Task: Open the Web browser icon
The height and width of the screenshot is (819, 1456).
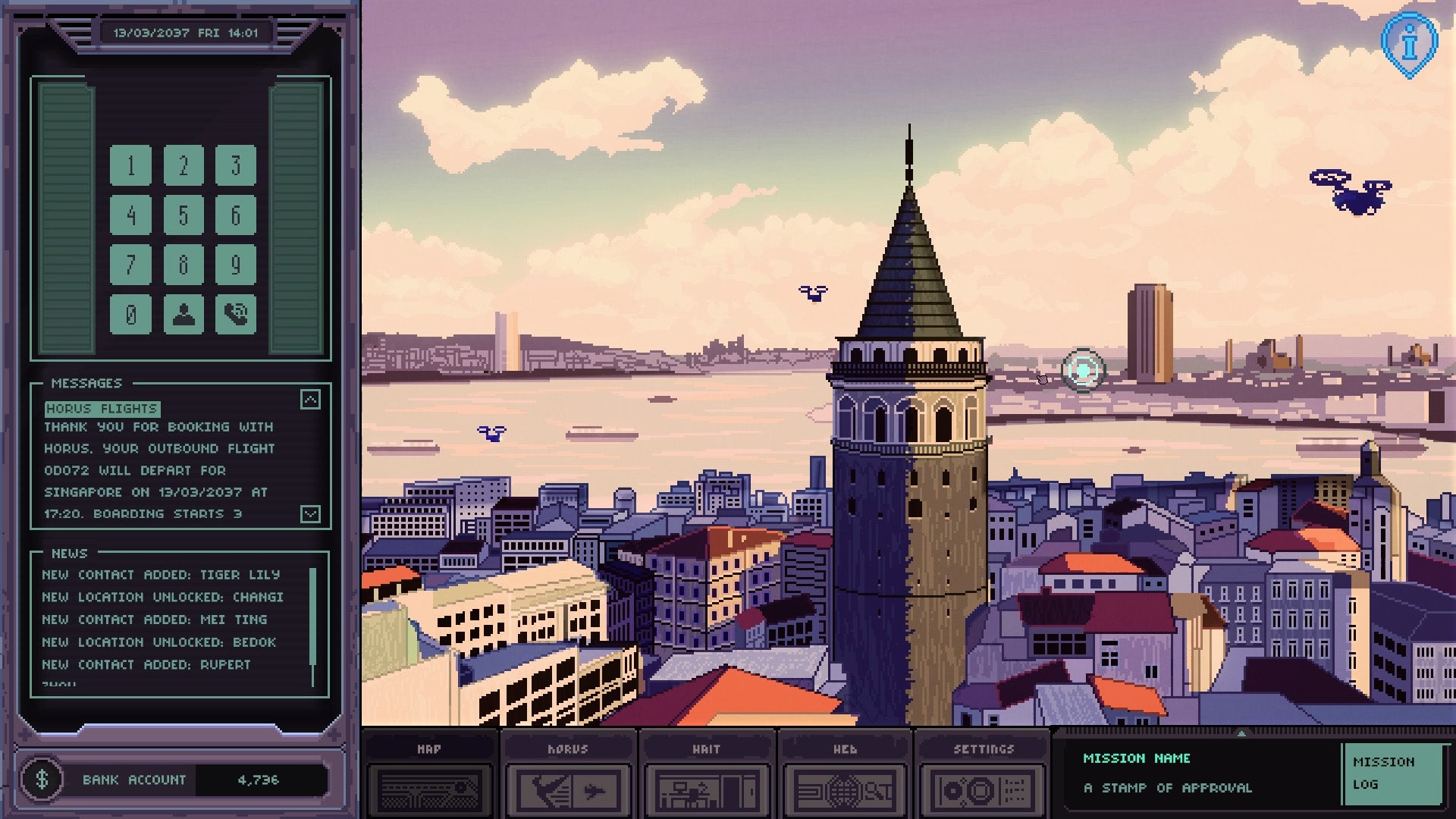Action: (x=845, y=789)
